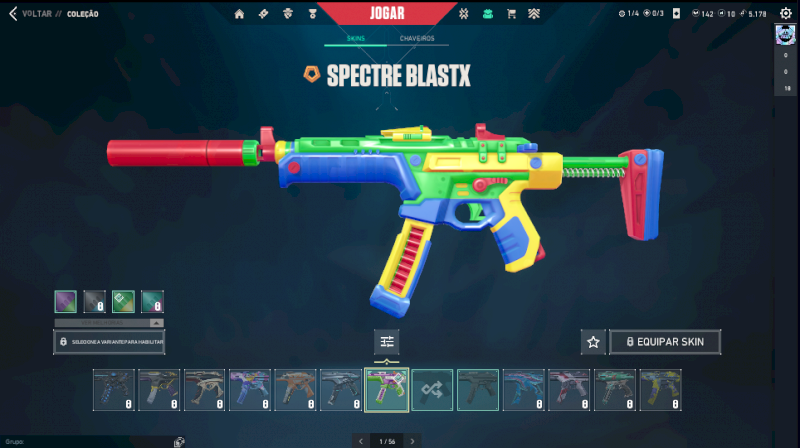
Task: Choose the purple color variant swatch
Action: 65,301
